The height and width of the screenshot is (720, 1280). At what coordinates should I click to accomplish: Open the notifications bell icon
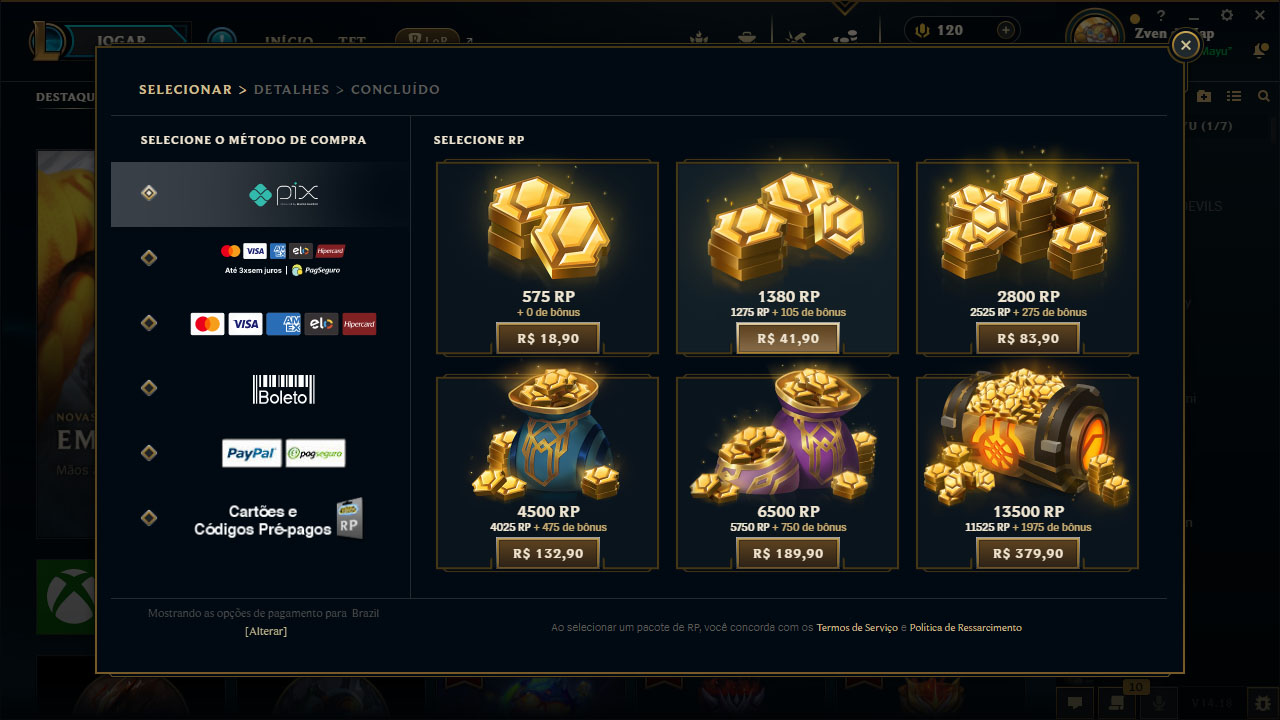pos(1259,47)
